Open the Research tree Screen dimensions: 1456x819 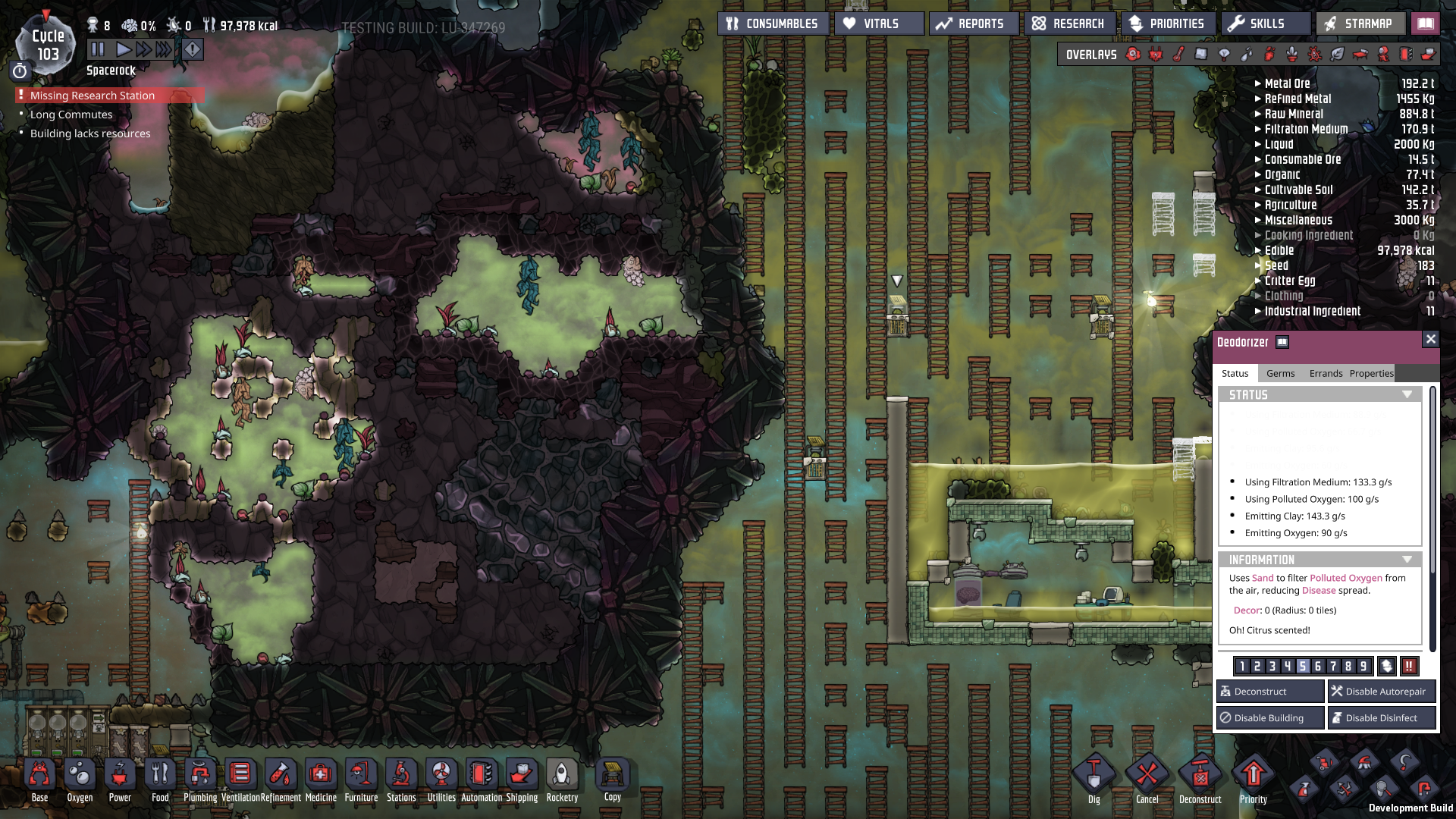coord(1069,24)
